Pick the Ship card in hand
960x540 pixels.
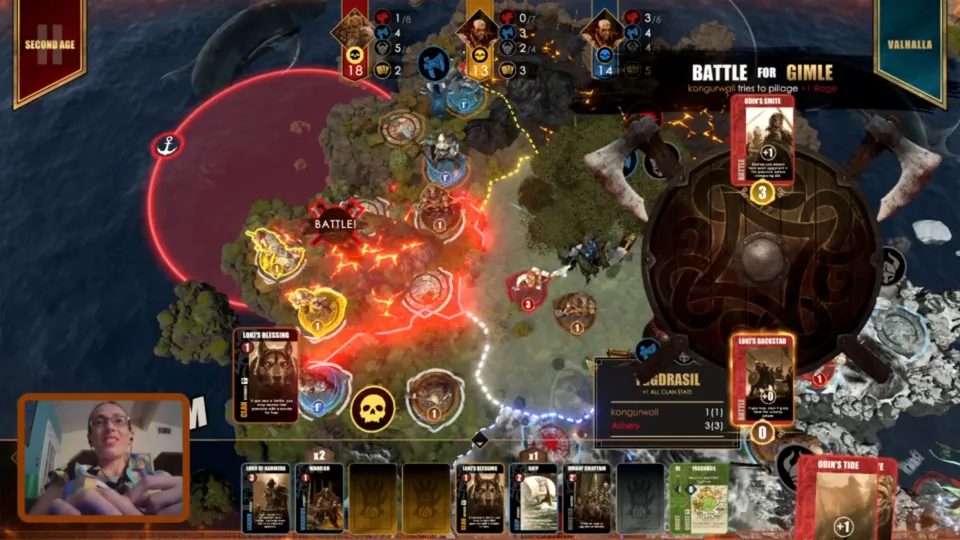click(x=532, y=497)
